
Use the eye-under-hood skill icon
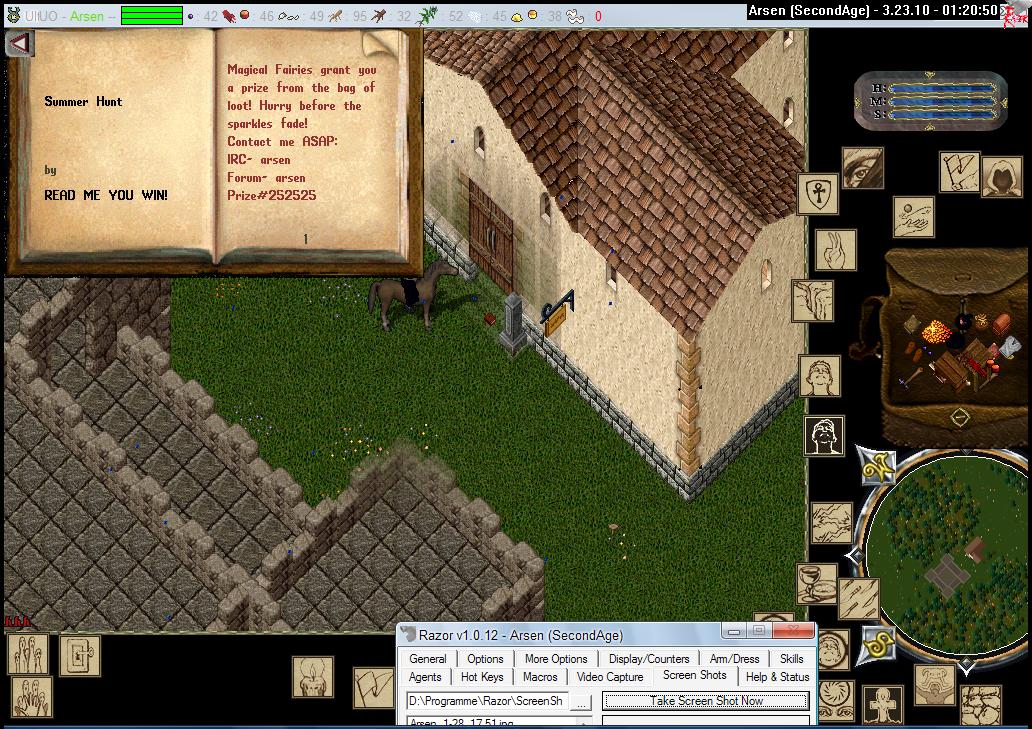click(862, 168)
